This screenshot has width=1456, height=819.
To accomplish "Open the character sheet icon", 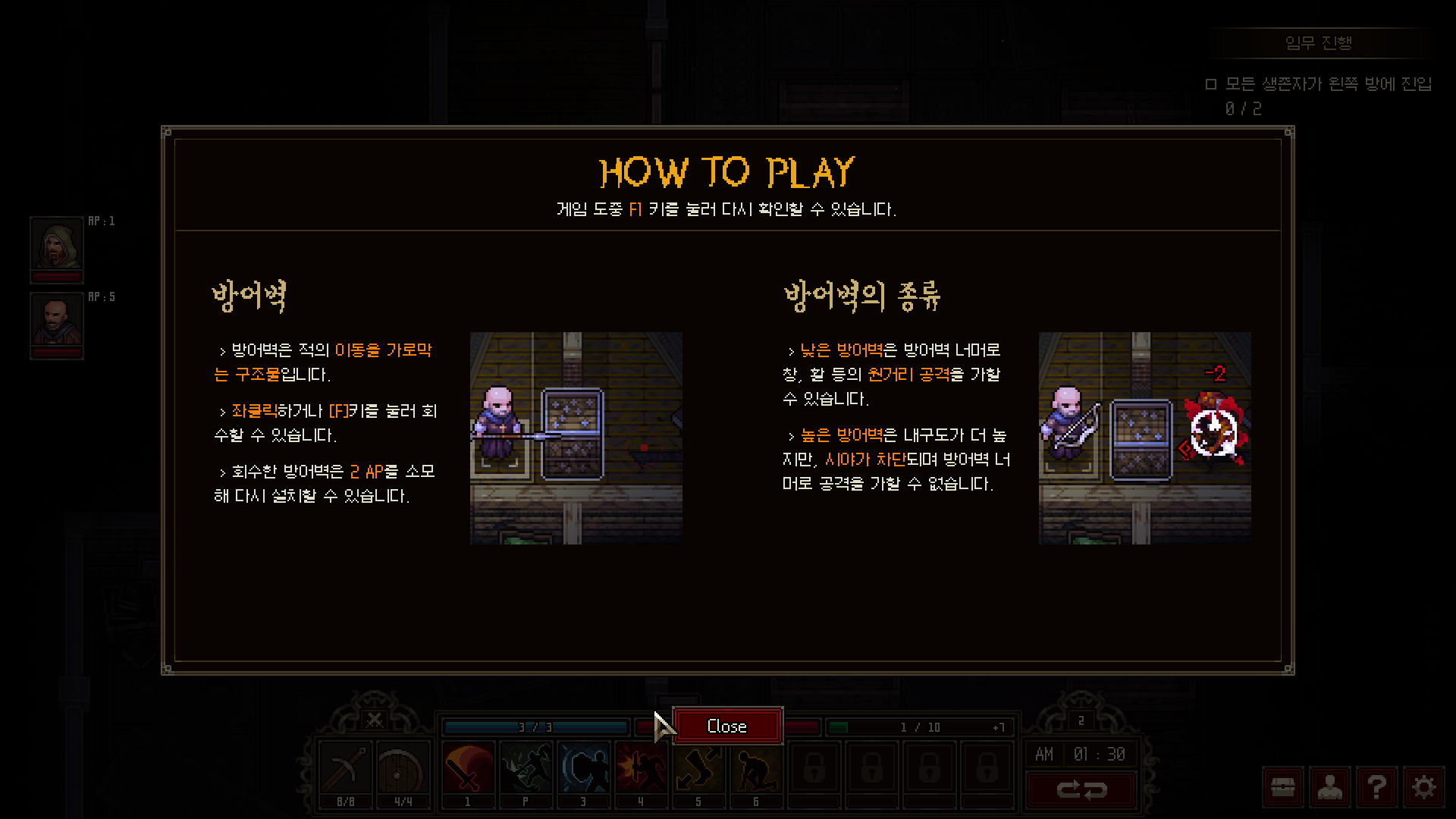I will (1329, 788).
